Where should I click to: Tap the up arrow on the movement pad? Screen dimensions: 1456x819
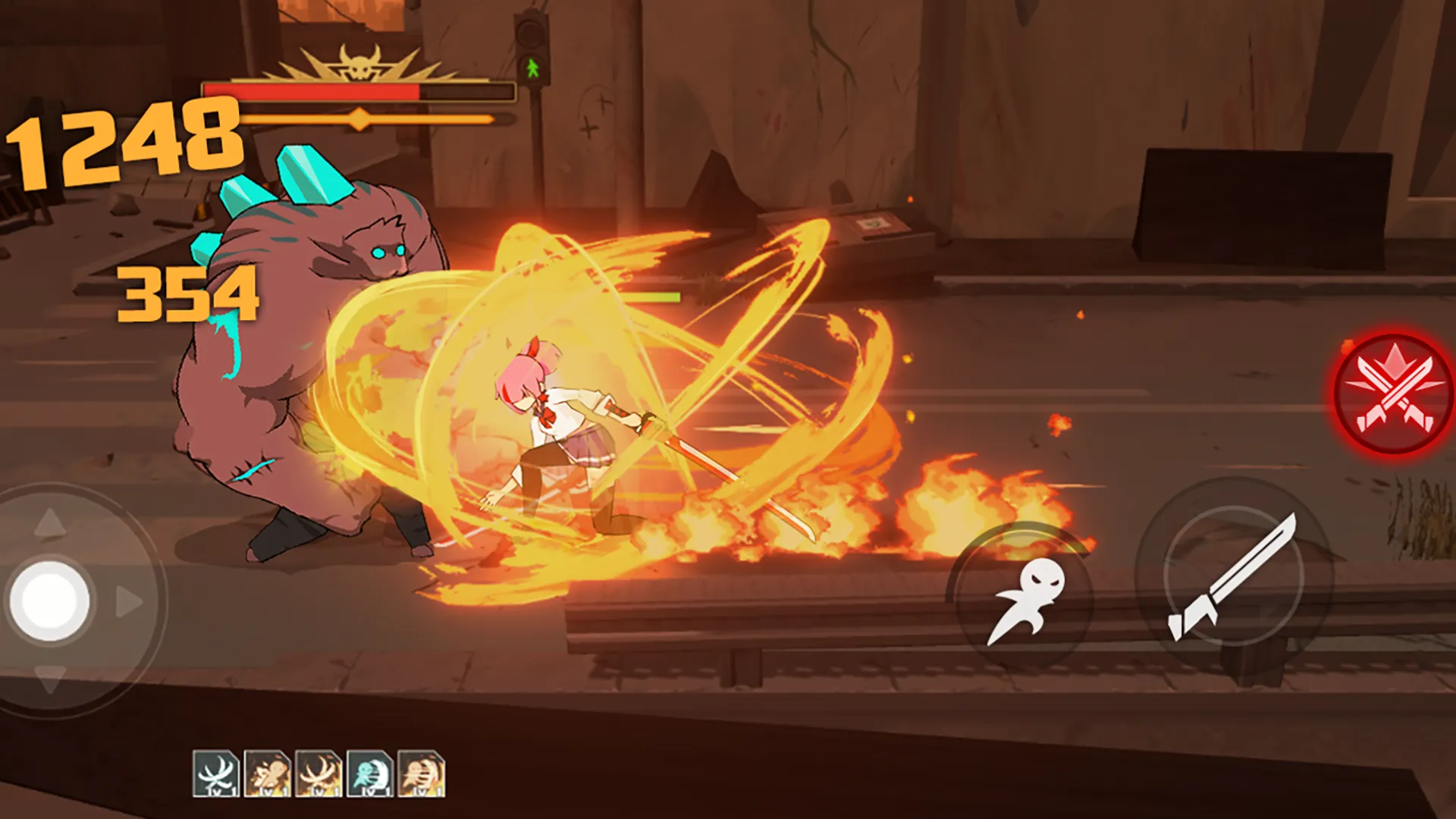pos(52,523)
